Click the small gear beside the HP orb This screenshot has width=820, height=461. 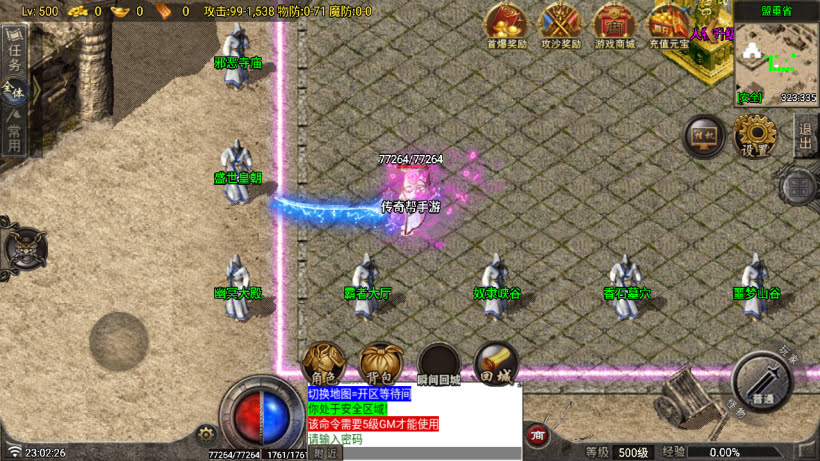(207, 434)
